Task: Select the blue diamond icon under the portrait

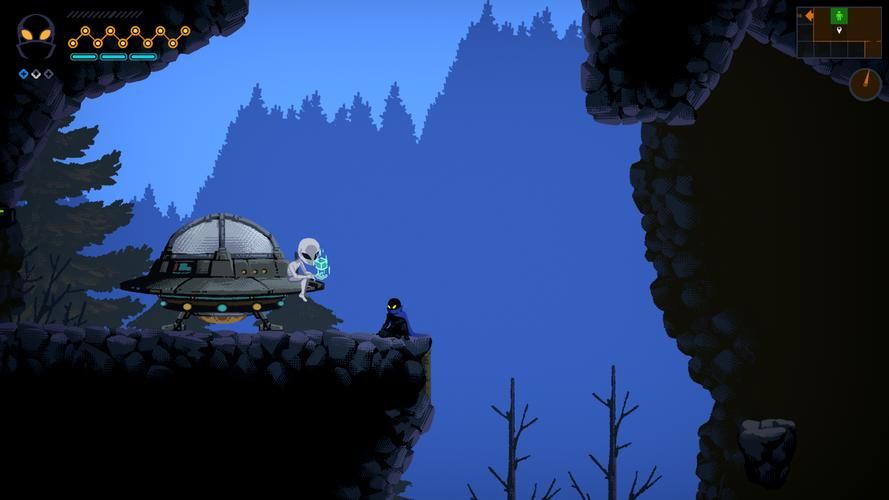Action: click(23, 74)
